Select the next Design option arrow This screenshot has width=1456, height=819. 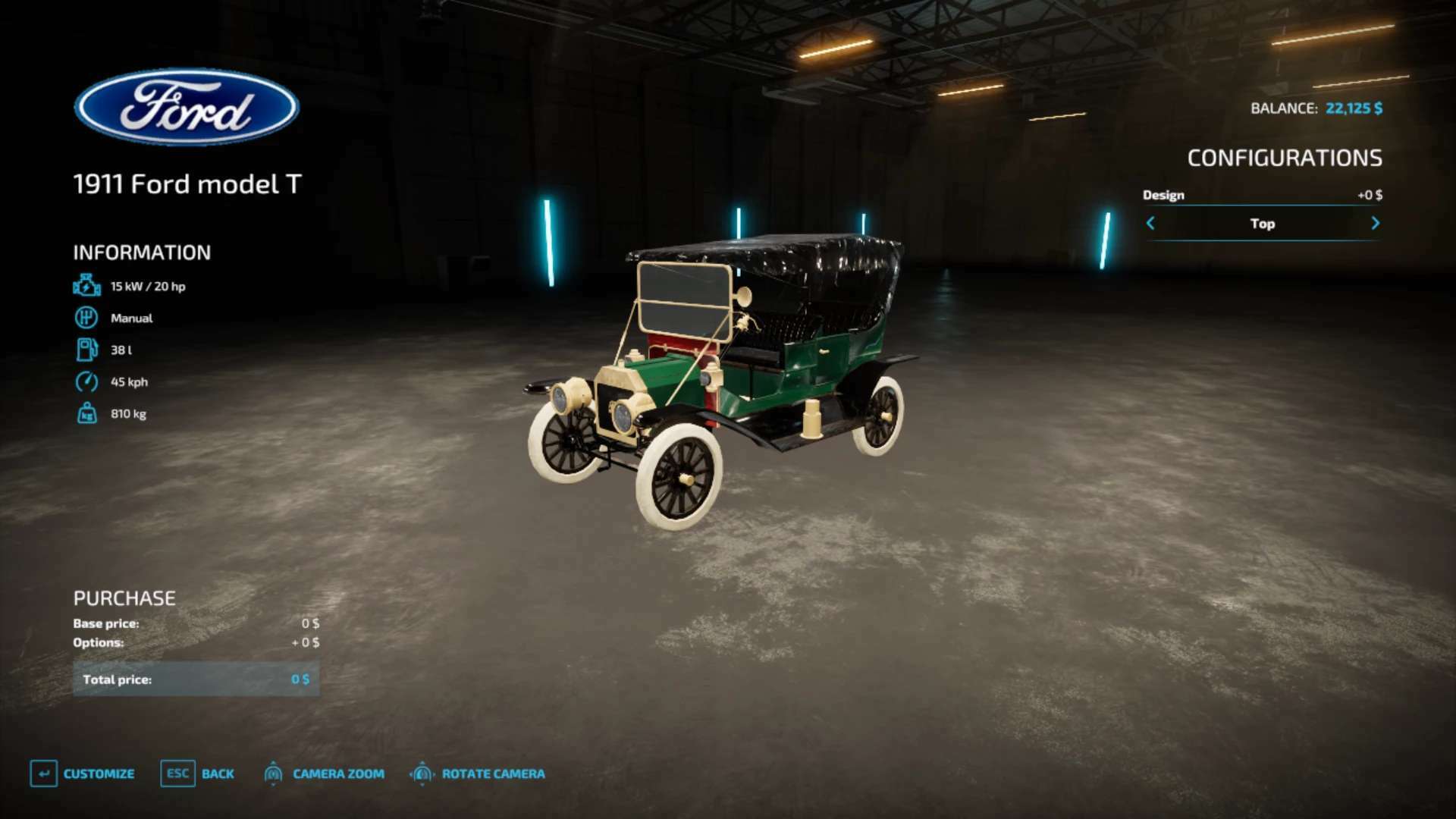1375,223
